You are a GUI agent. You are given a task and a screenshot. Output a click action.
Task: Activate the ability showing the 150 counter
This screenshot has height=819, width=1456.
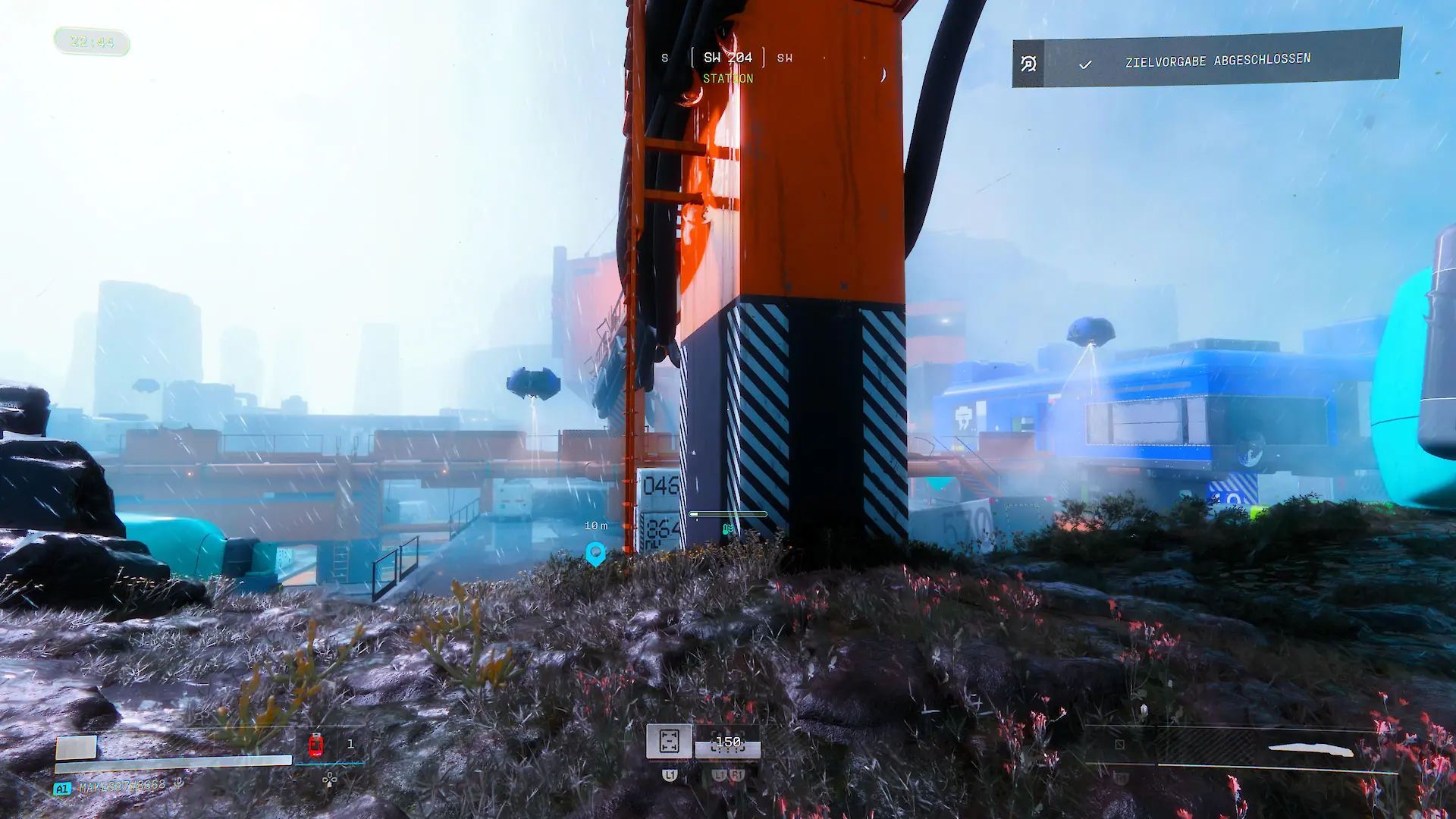tap(728, 742)
